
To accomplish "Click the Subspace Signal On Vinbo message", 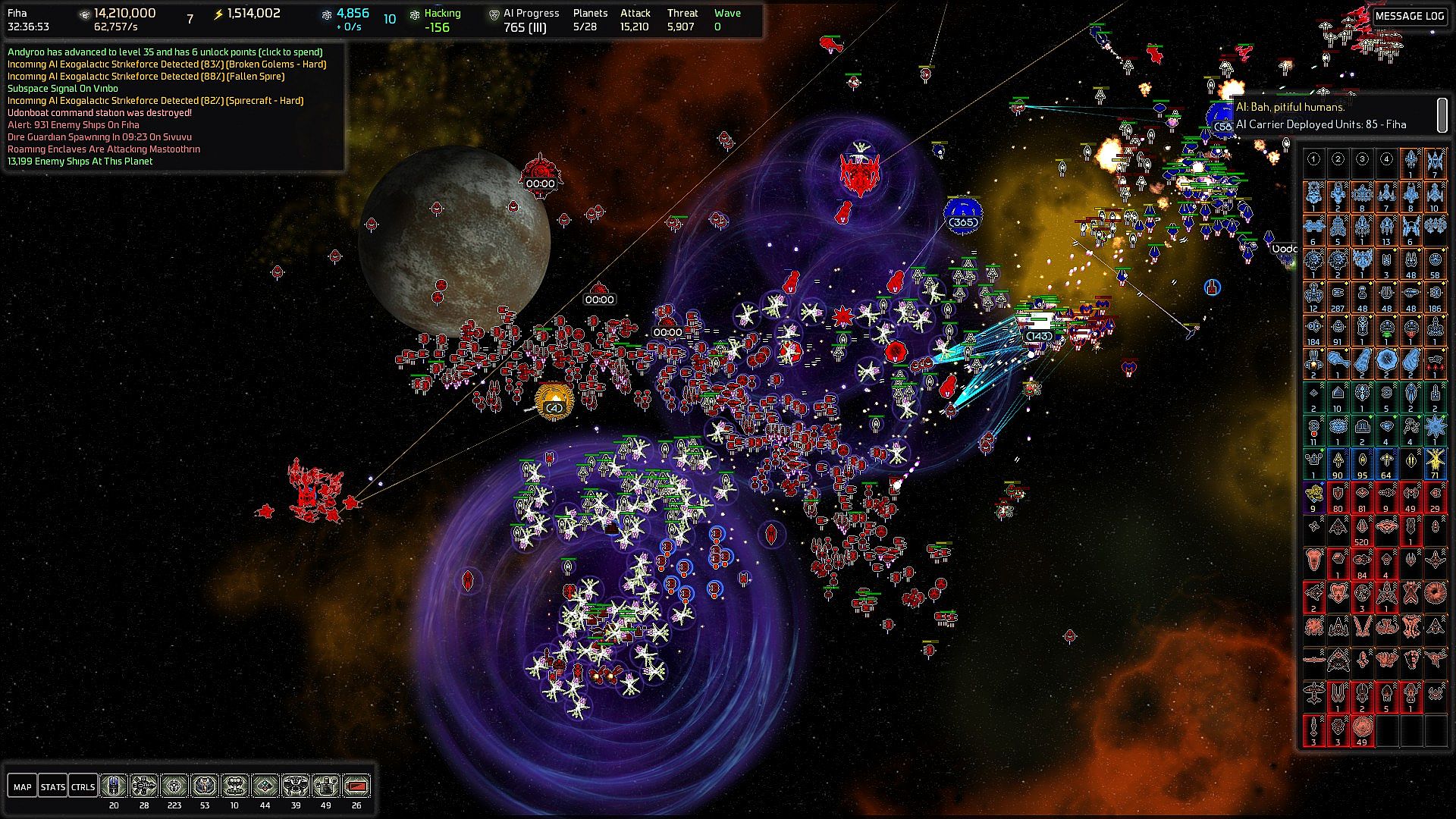I will pos(63,89).
